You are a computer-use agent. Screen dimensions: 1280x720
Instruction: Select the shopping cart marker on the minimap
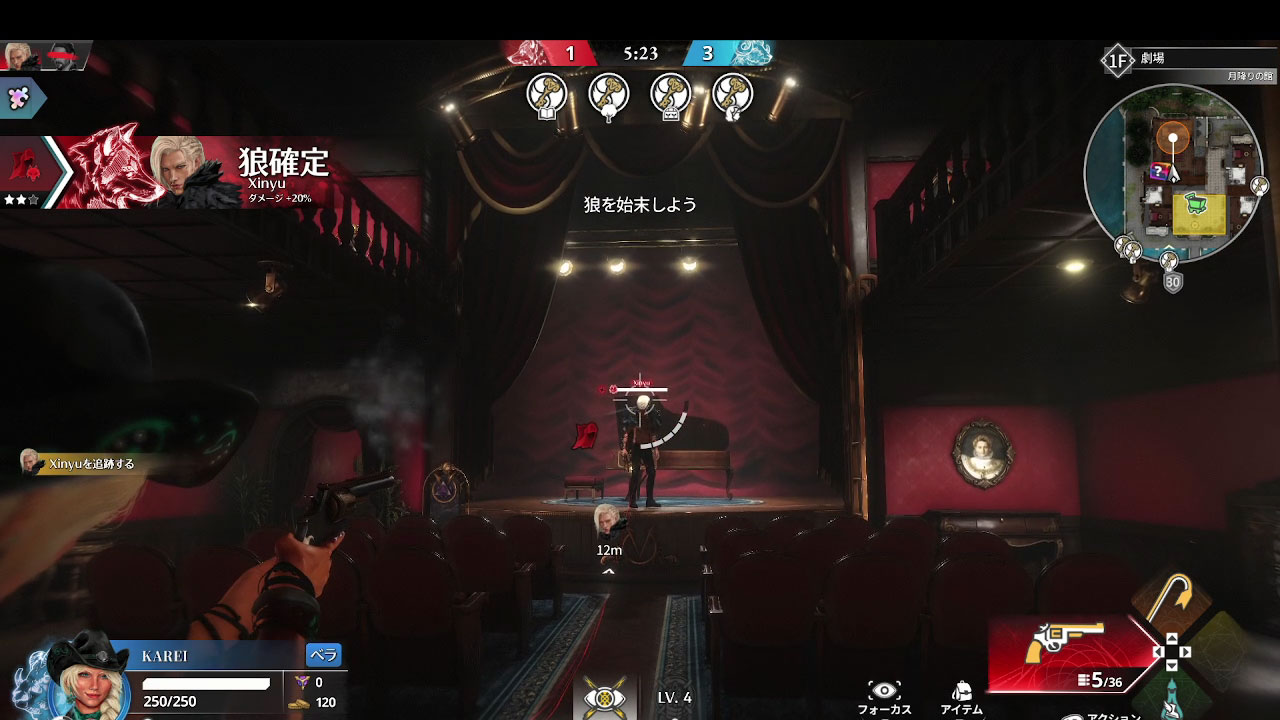point(1197,203)
